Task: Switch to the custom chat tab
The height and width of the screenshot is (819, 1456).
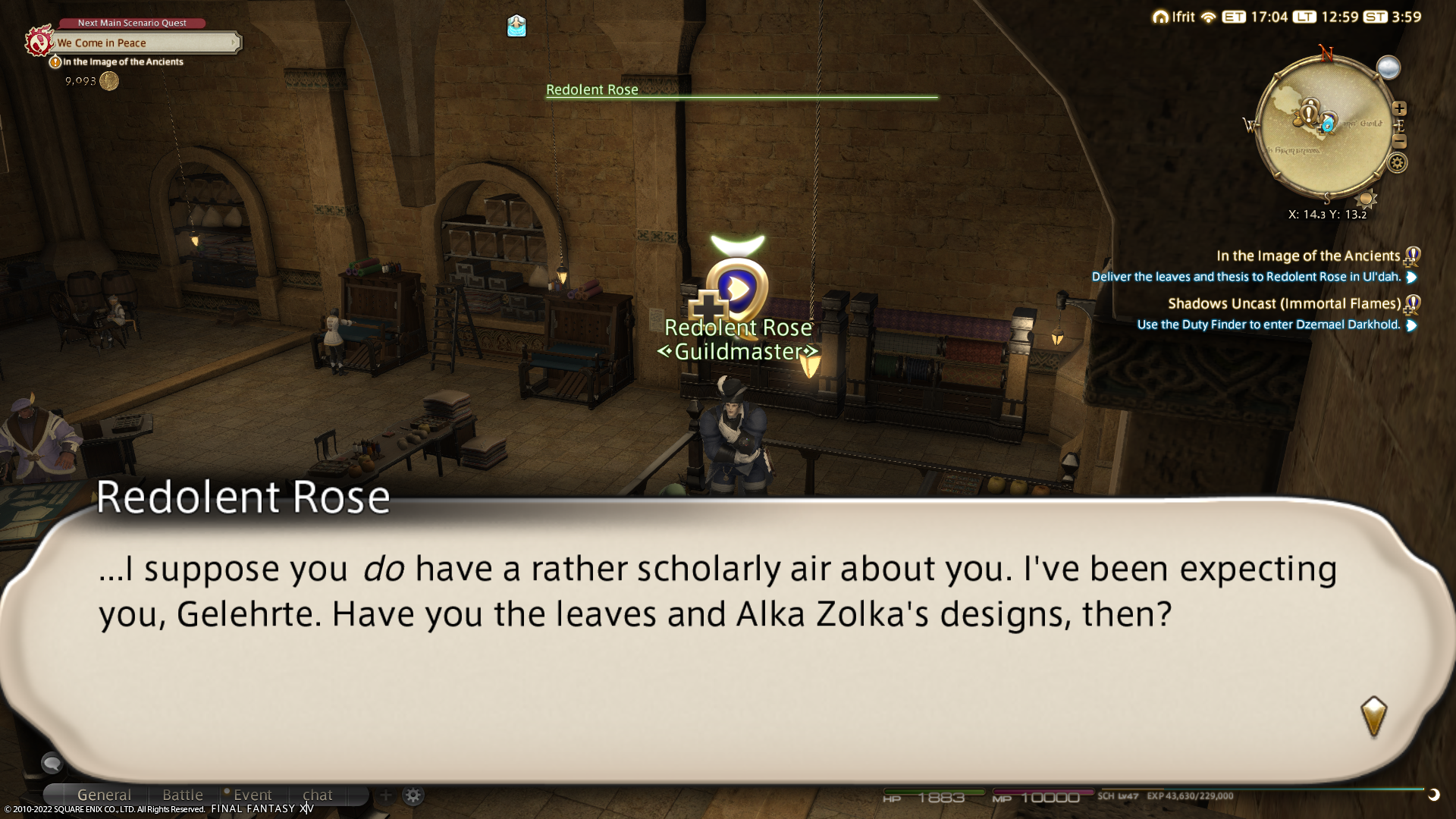Action: 318,795
